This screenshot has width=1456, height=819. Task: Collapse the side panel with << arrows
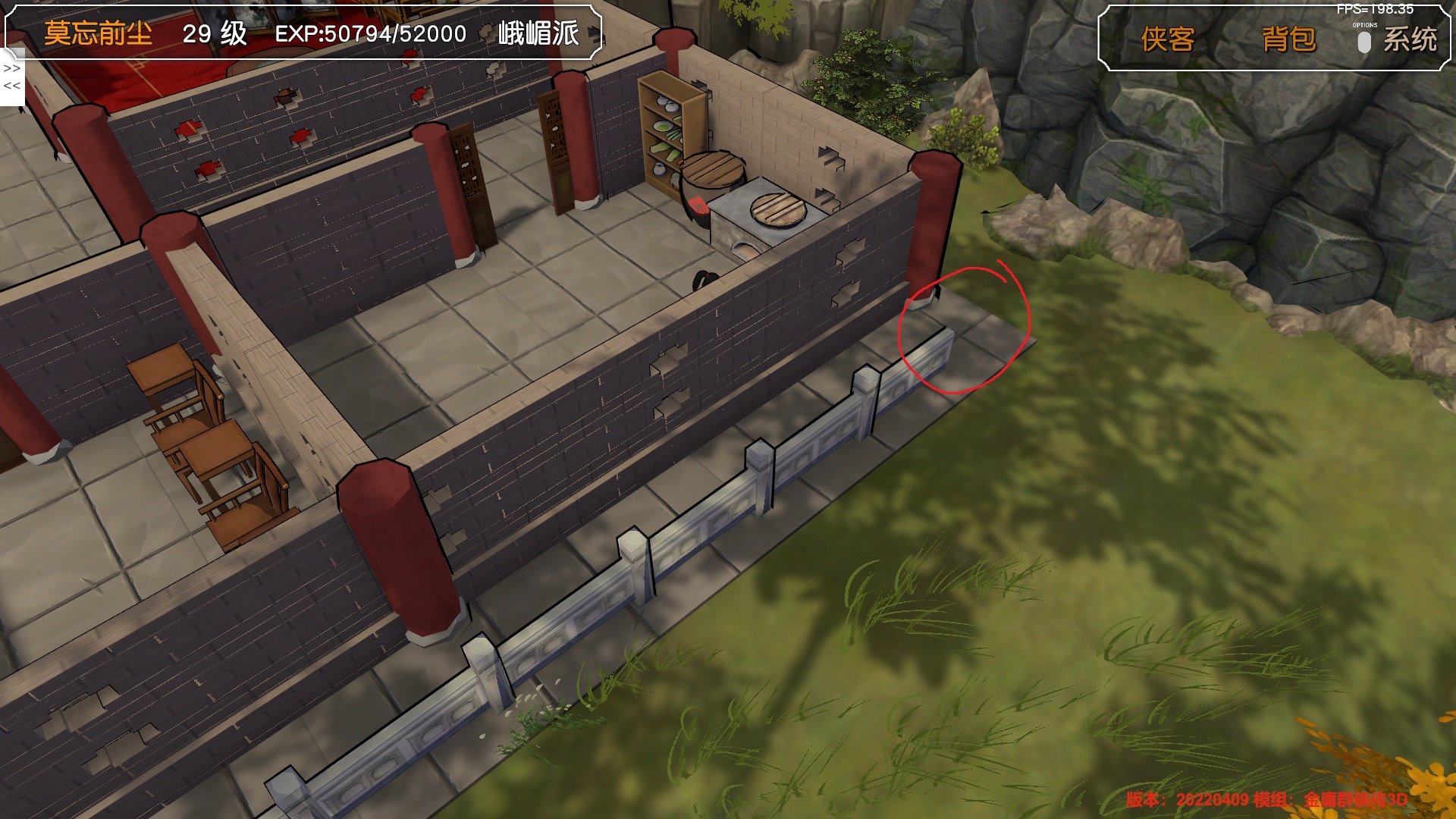tap(12, 86)
